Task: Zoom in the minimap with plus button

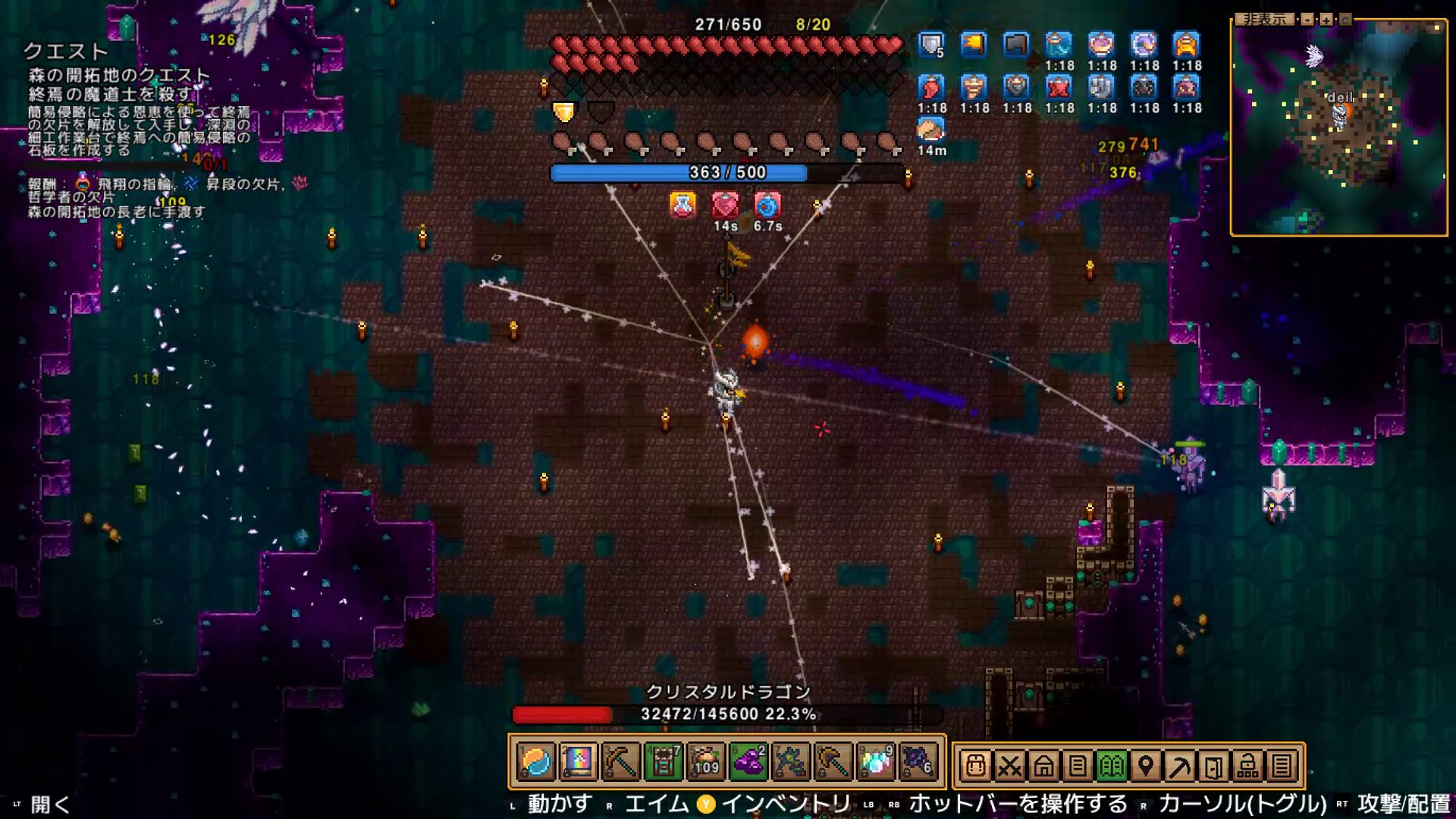Action: tap(1326, 20)
